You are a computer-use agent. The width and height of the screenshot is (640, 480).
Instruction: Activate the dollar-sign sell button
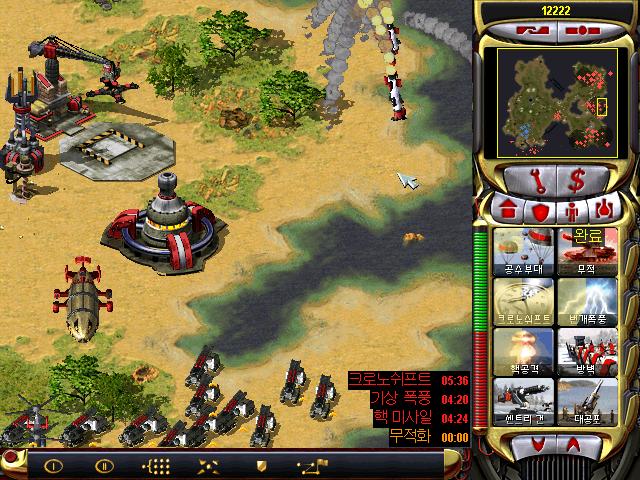coord(576,181)
